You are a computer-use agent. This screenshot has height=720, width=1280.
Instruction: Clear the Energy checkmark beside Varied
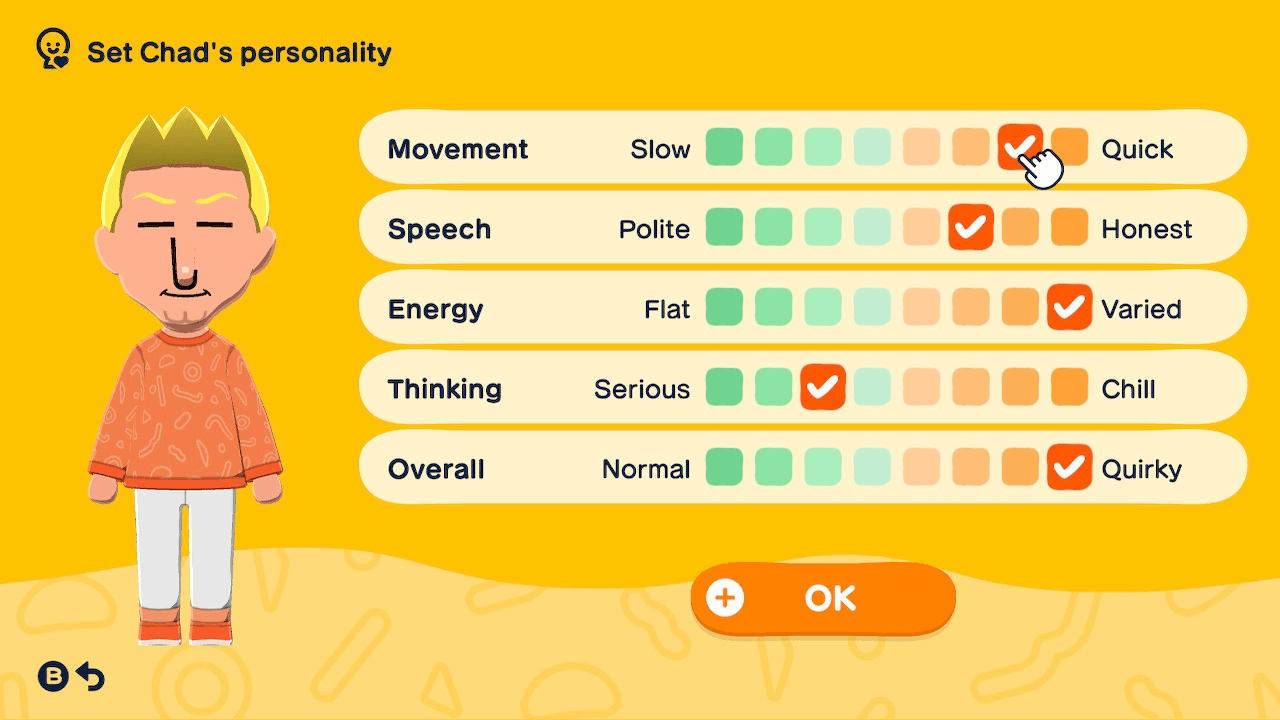pos(1069,308)
